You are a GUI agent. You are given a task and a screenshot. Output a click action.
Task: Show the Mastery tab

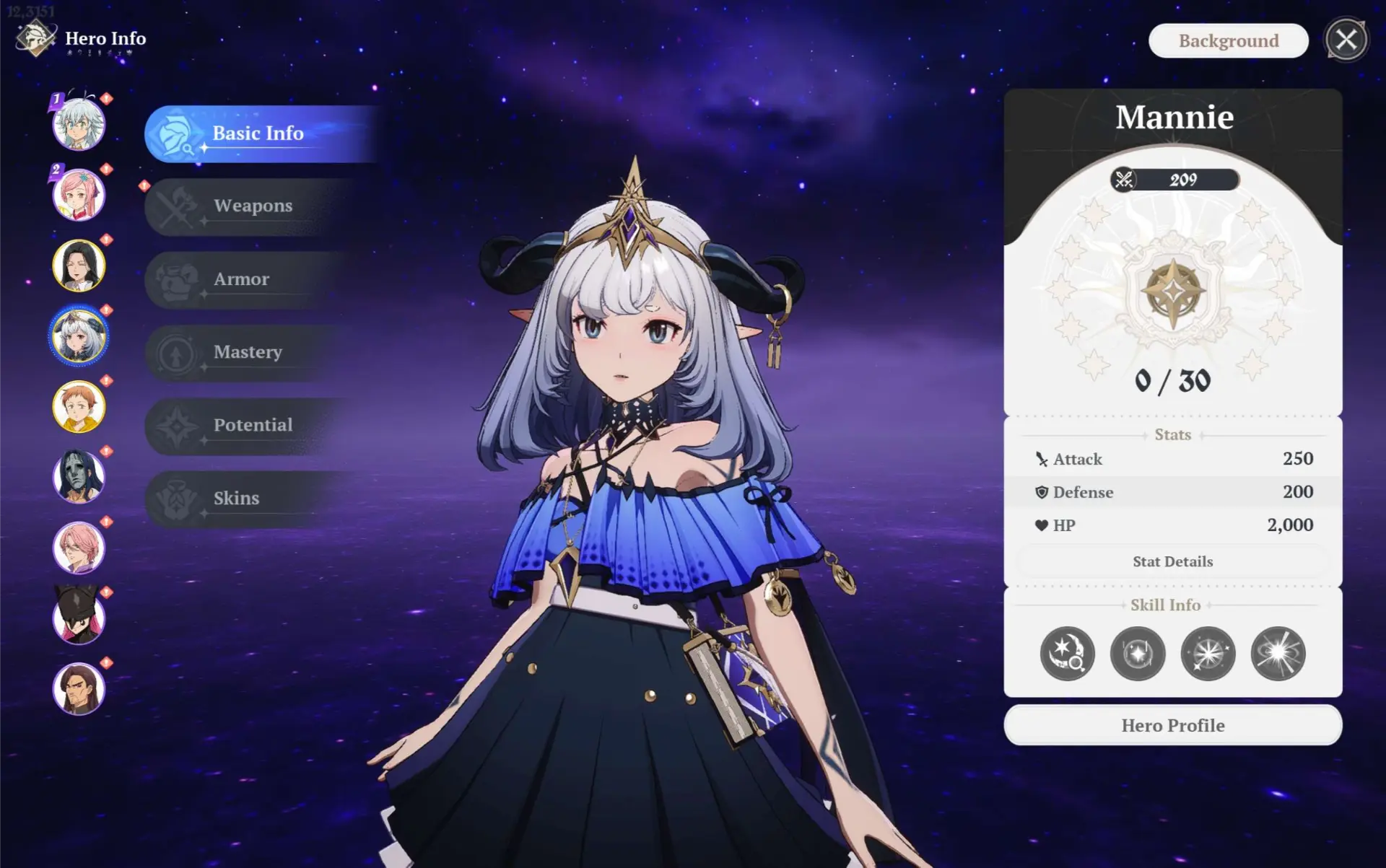click(x=248, y=352)
